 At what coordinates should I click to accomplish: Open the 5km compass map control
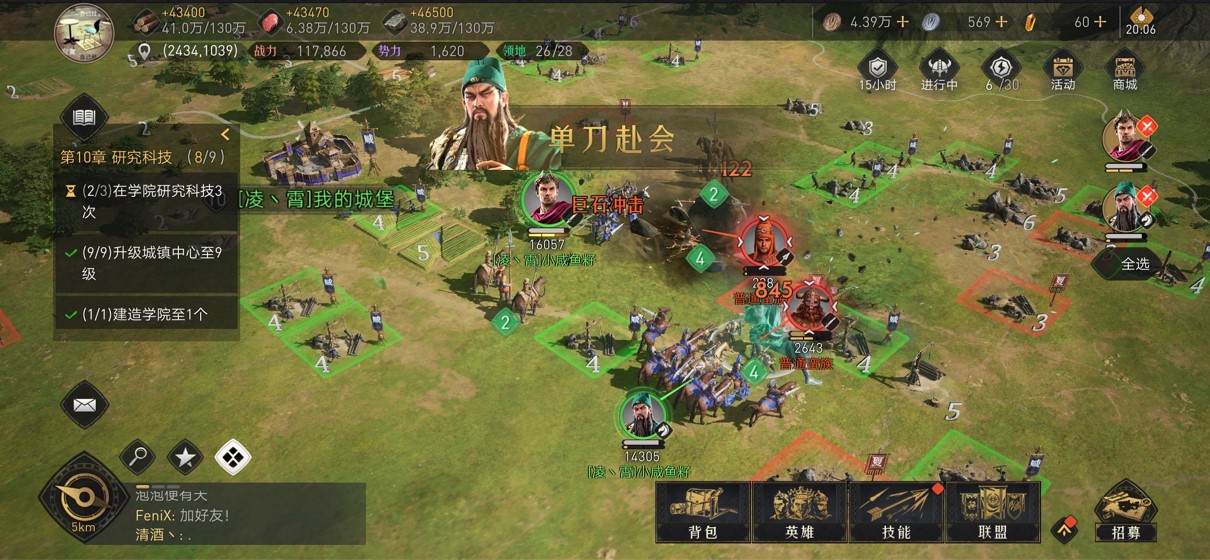83,498
